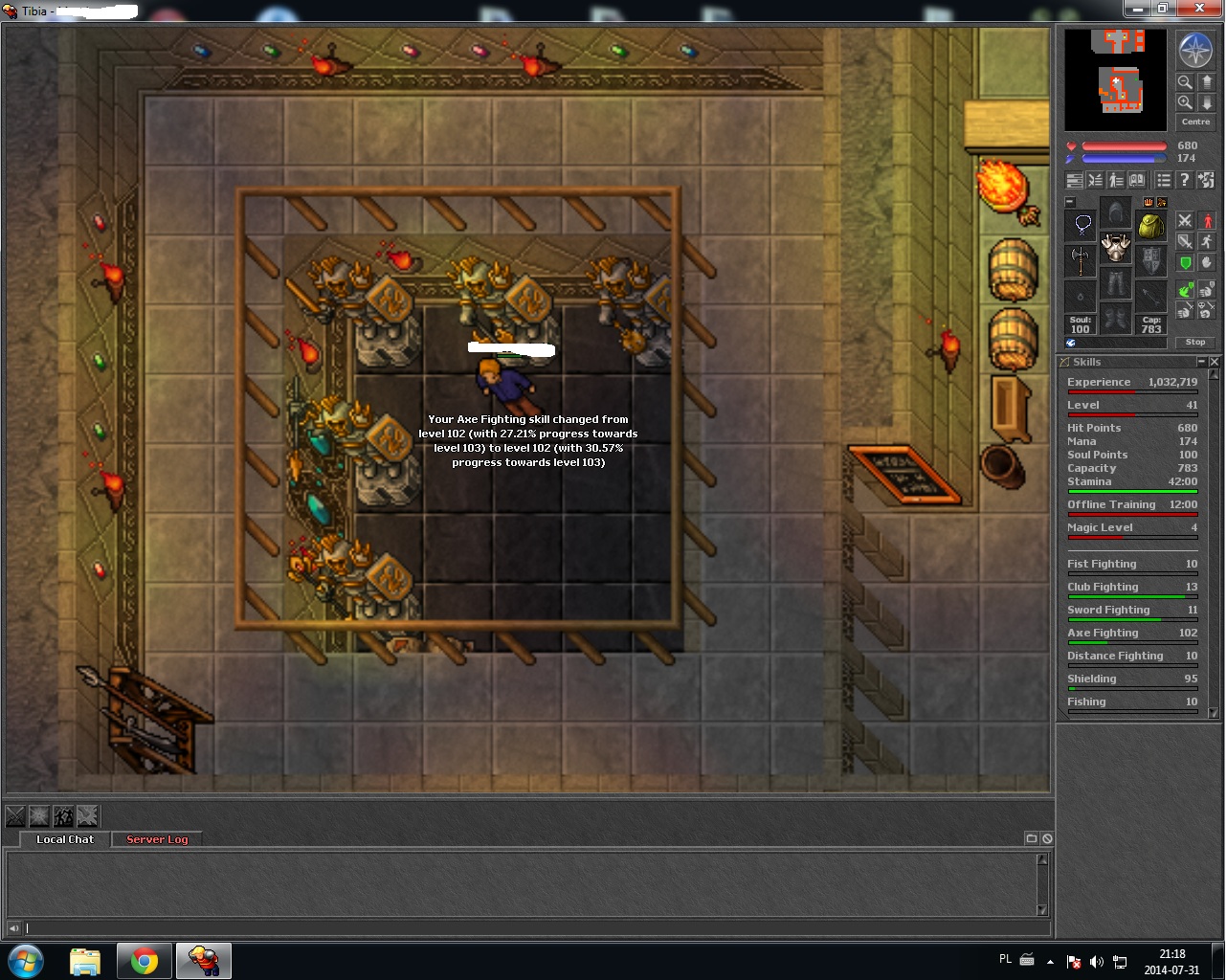Click the logout icon with the exit arrow

[x=1206, y=180]
